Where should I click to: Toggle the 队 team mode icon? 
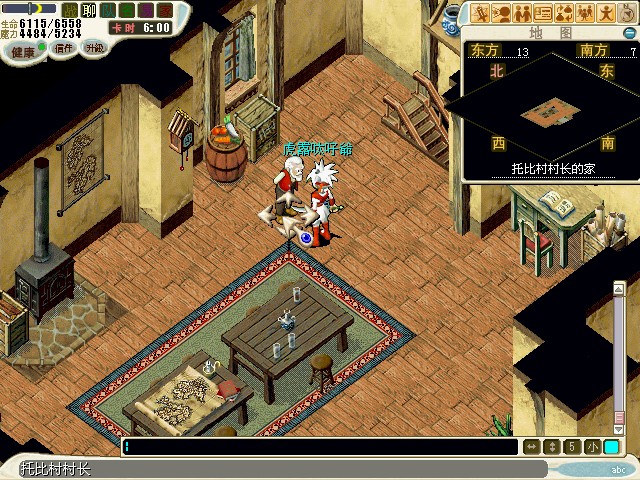pyautogui.click(x=106, y=9)
